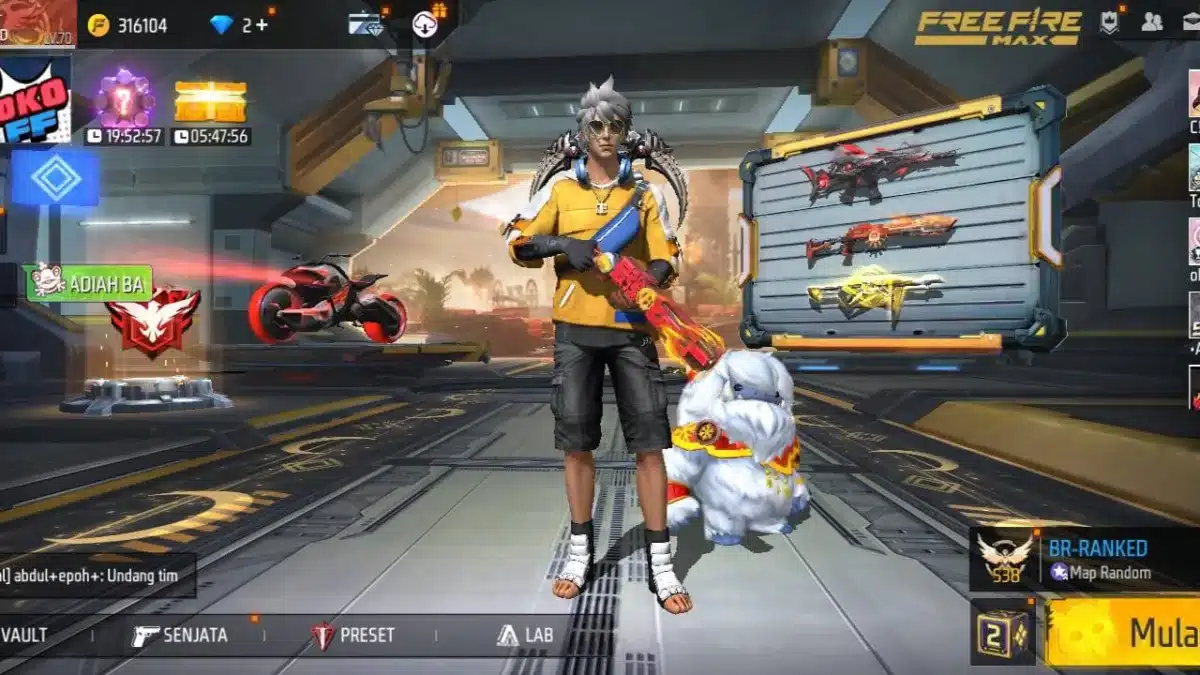Open the team chat message box
1200x675 pixels.
(97, 576)
